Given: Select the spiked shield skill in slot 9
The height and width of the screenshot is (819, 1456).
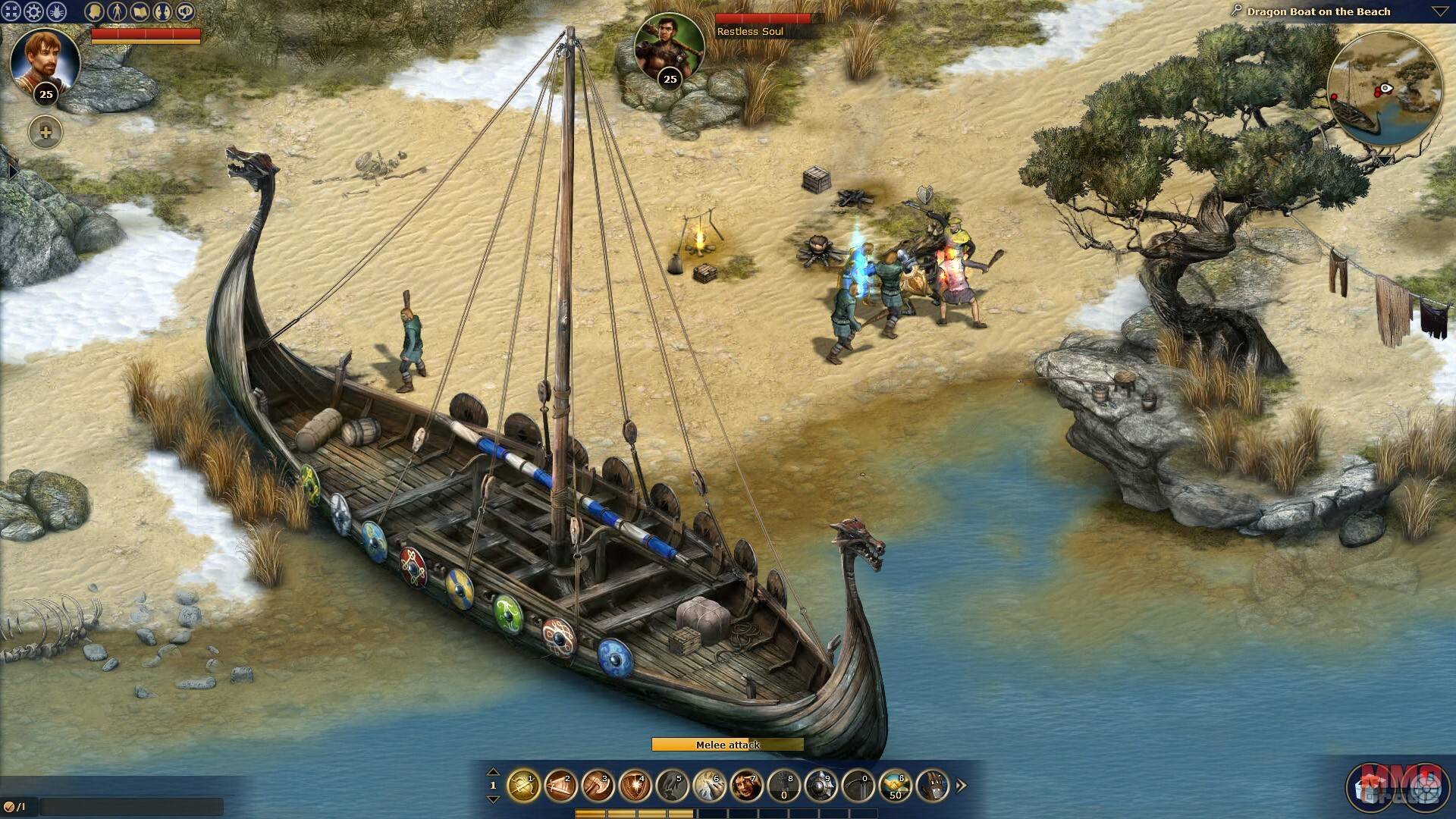Looking at the screenshot, I should click(821, 786).
